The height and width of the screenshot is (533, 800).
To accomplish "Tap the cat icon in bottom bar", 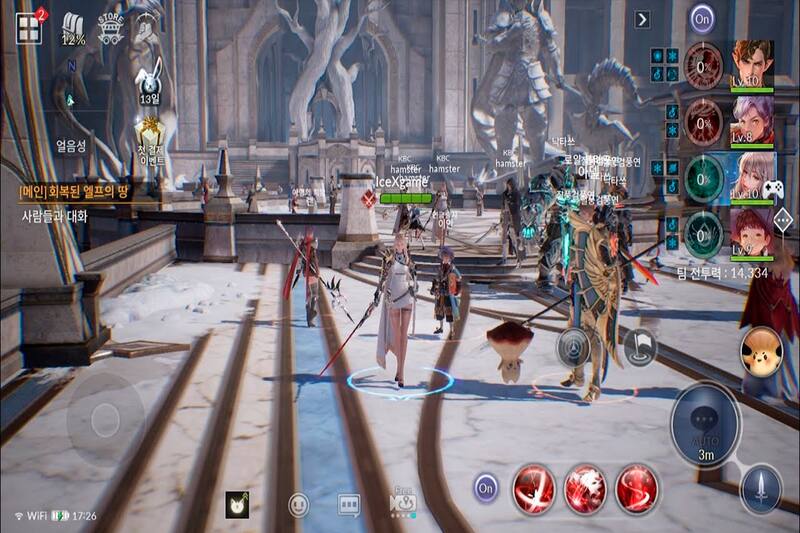I will pyautogui.click(x=238, y=504).
